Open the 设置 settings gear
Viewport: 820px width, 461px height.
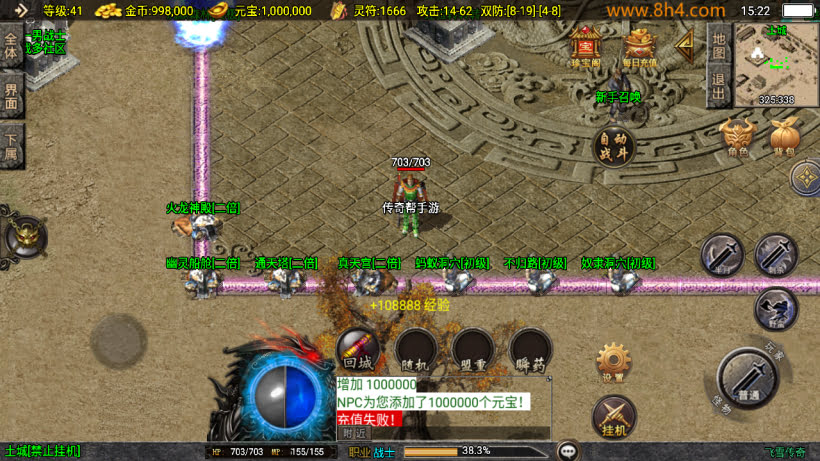click(x=613, y=362)
